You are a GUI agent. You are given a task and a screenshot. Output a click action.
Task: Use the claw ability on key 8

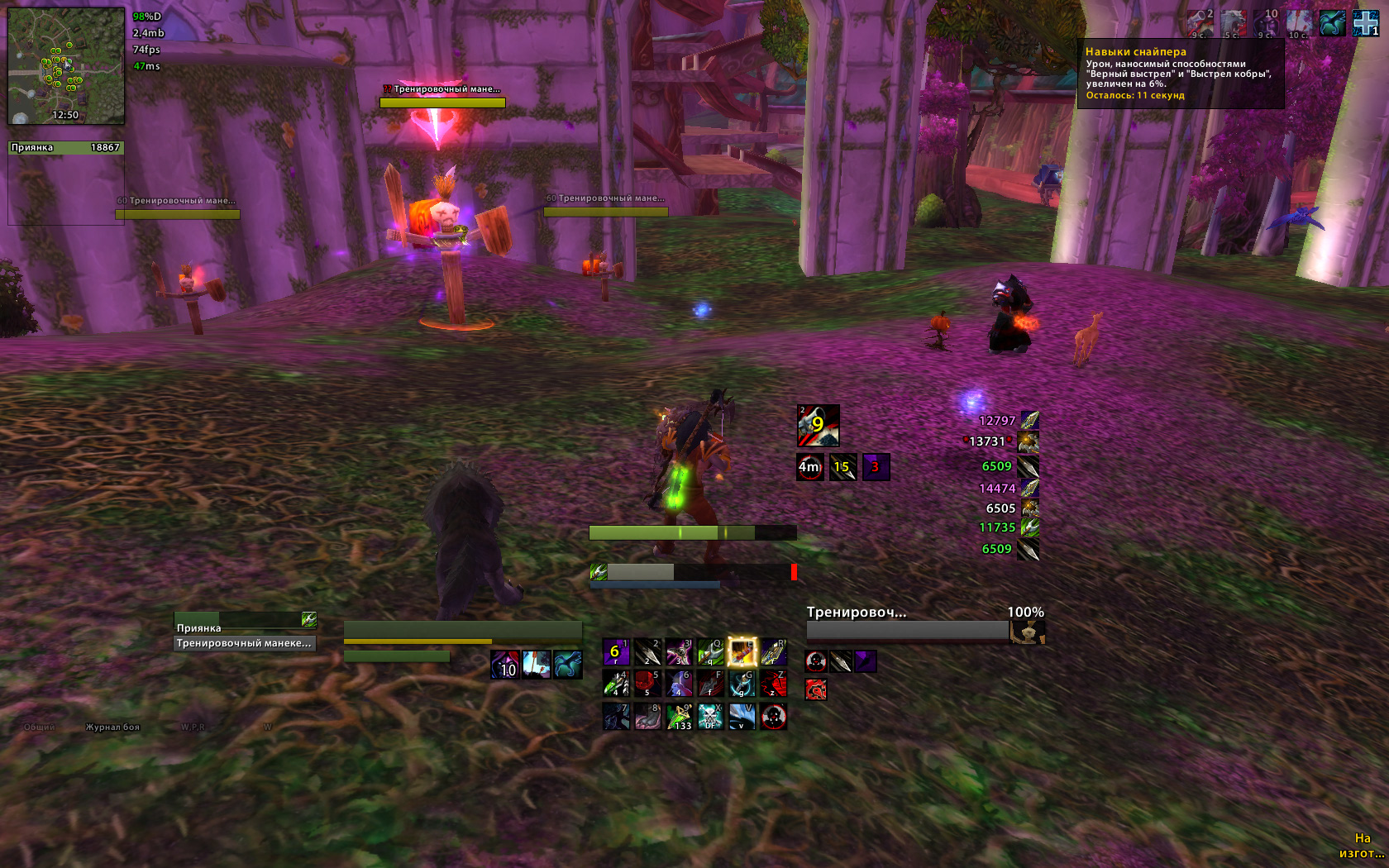click(647, 716)
